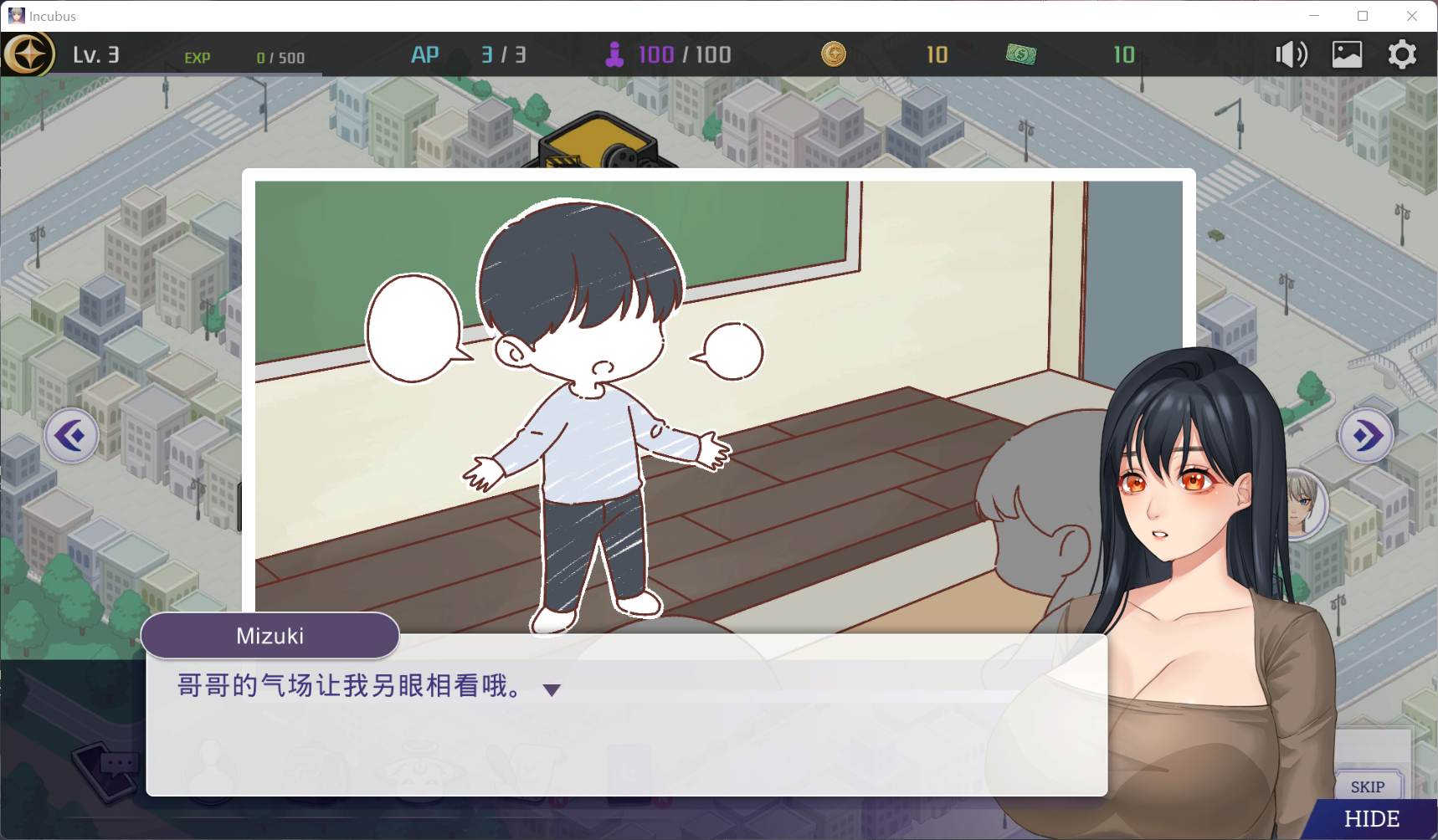
Task: Click the level emblem badge next to Lv. 3
Action: tap(30, 55)
